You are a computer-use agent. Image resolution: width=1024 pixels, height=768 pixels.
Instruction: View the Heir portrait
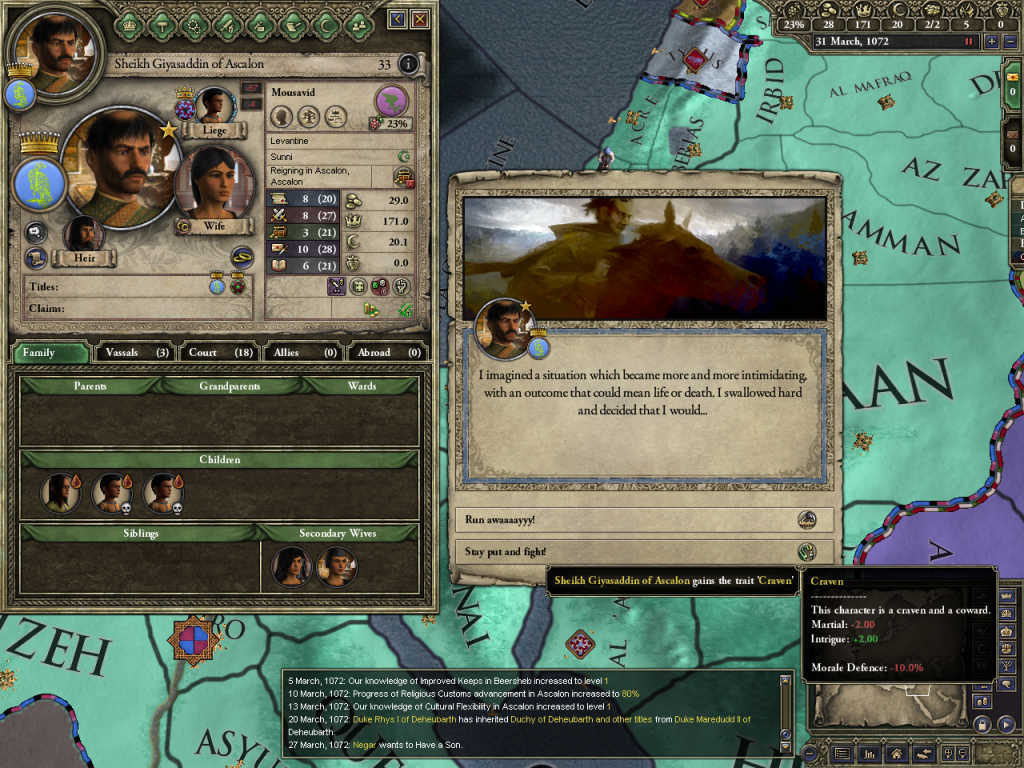[84, 235]
